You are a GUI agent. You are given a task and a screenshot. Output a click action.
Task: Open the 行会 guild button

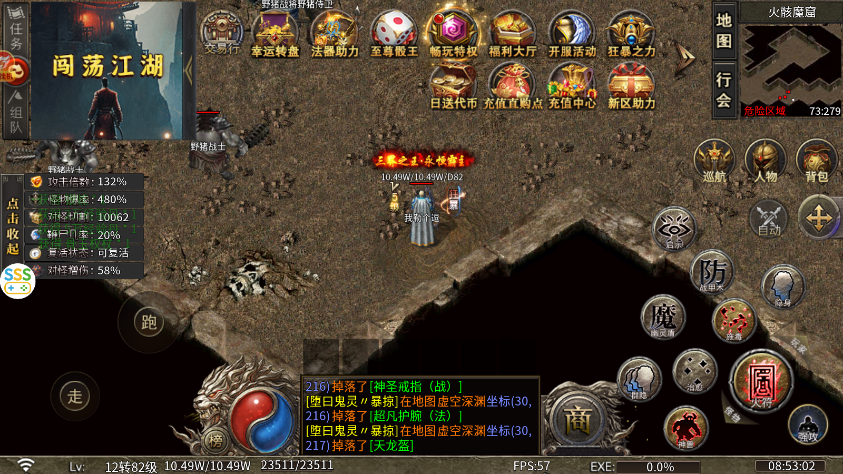click(725, 89)
